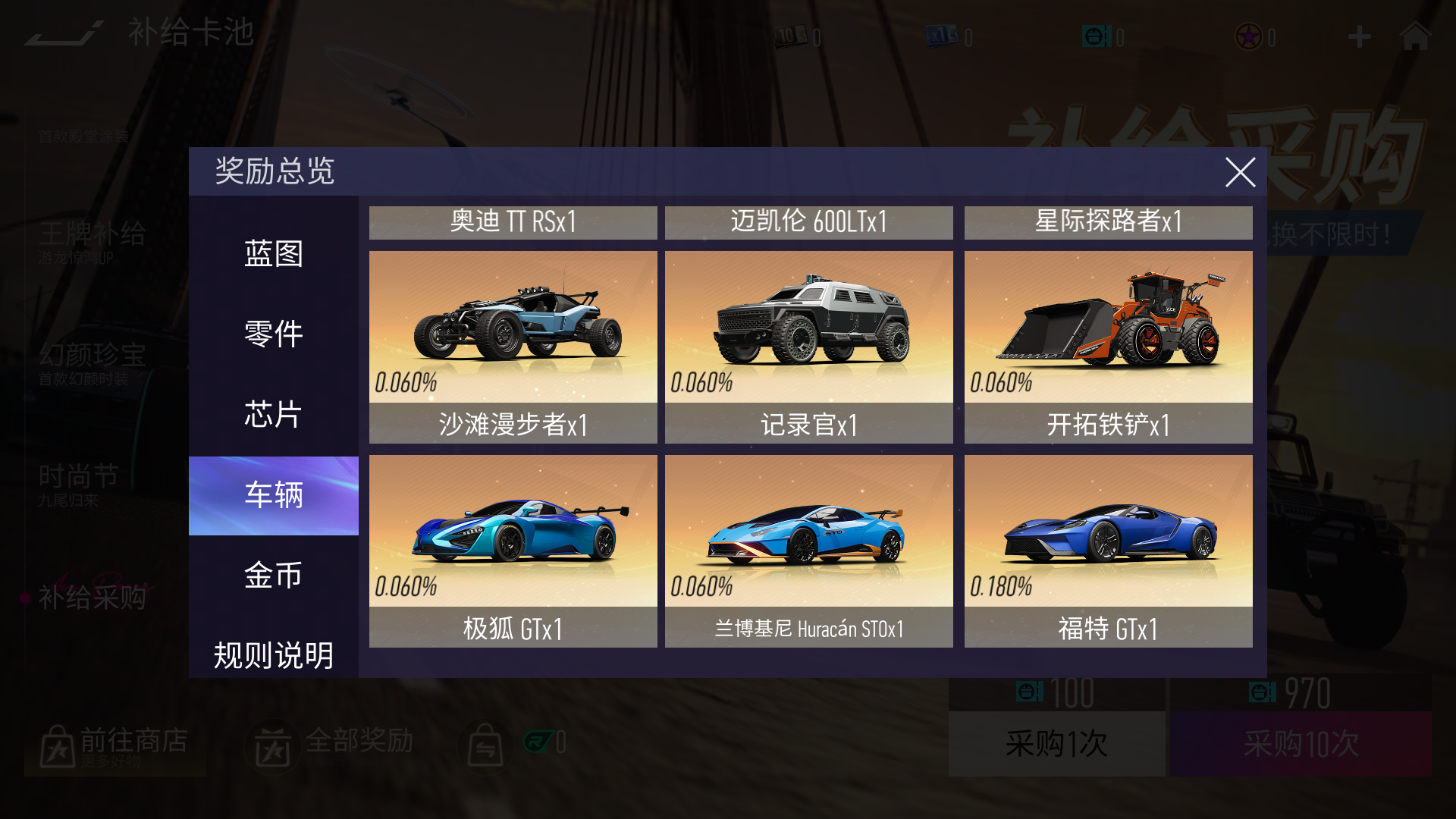Select the 车辆 category in sidebar
1456x819 pixels.
(x=273, y=495)
